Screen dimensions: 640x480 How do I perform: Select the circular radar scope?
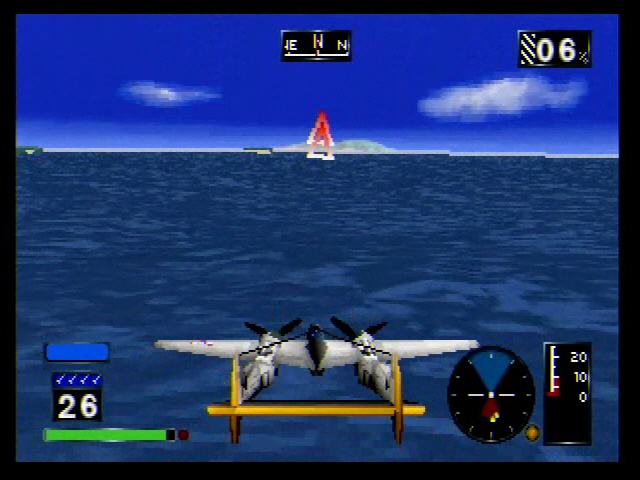coord(491,394)
